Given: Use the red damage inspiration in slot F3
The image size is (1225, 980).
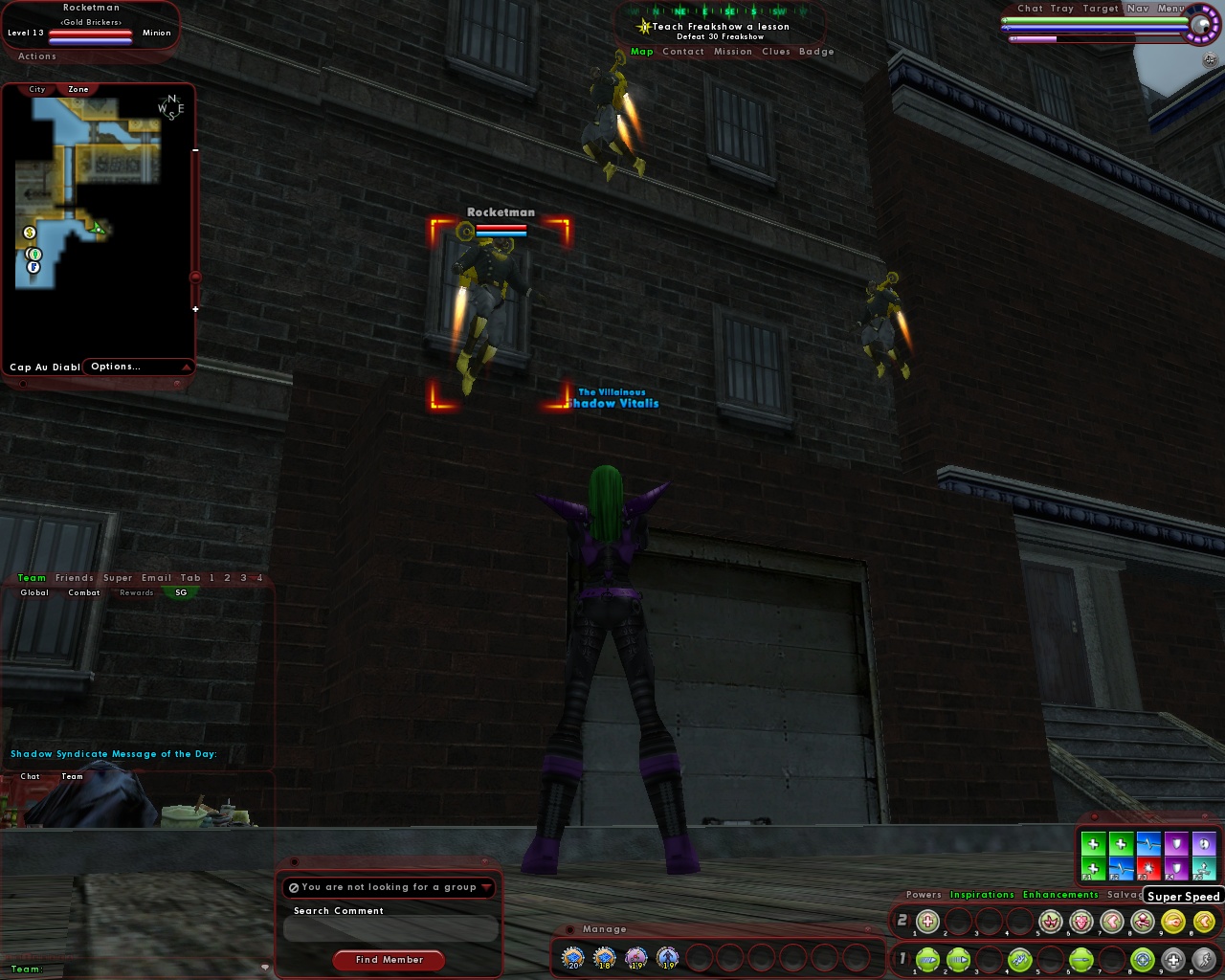Looking at the screenshot, I should [1148, 867].
